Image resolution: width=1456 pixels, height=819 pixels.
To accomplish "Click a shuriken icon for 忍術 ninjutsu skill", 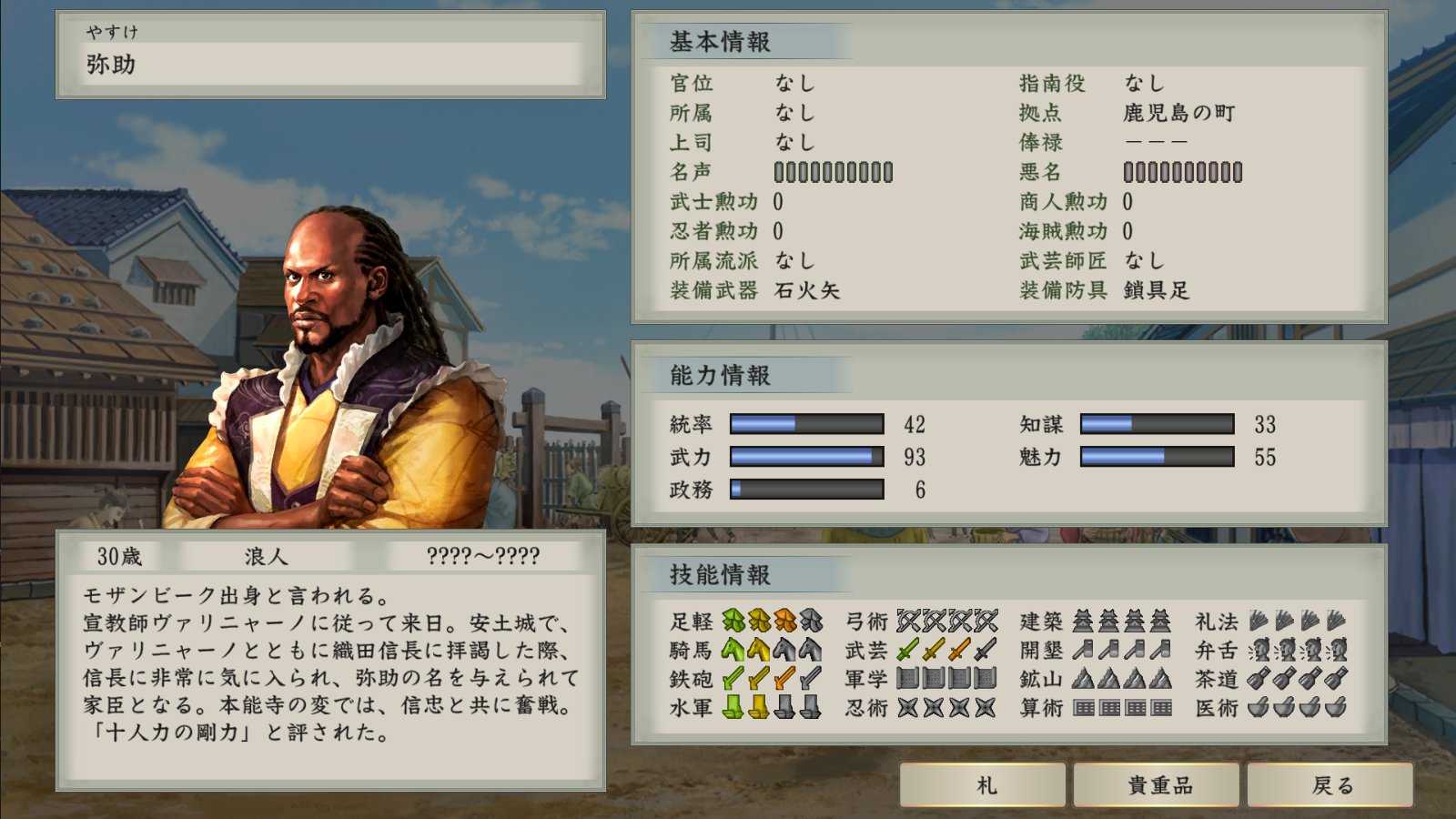I will pos(910,707).
